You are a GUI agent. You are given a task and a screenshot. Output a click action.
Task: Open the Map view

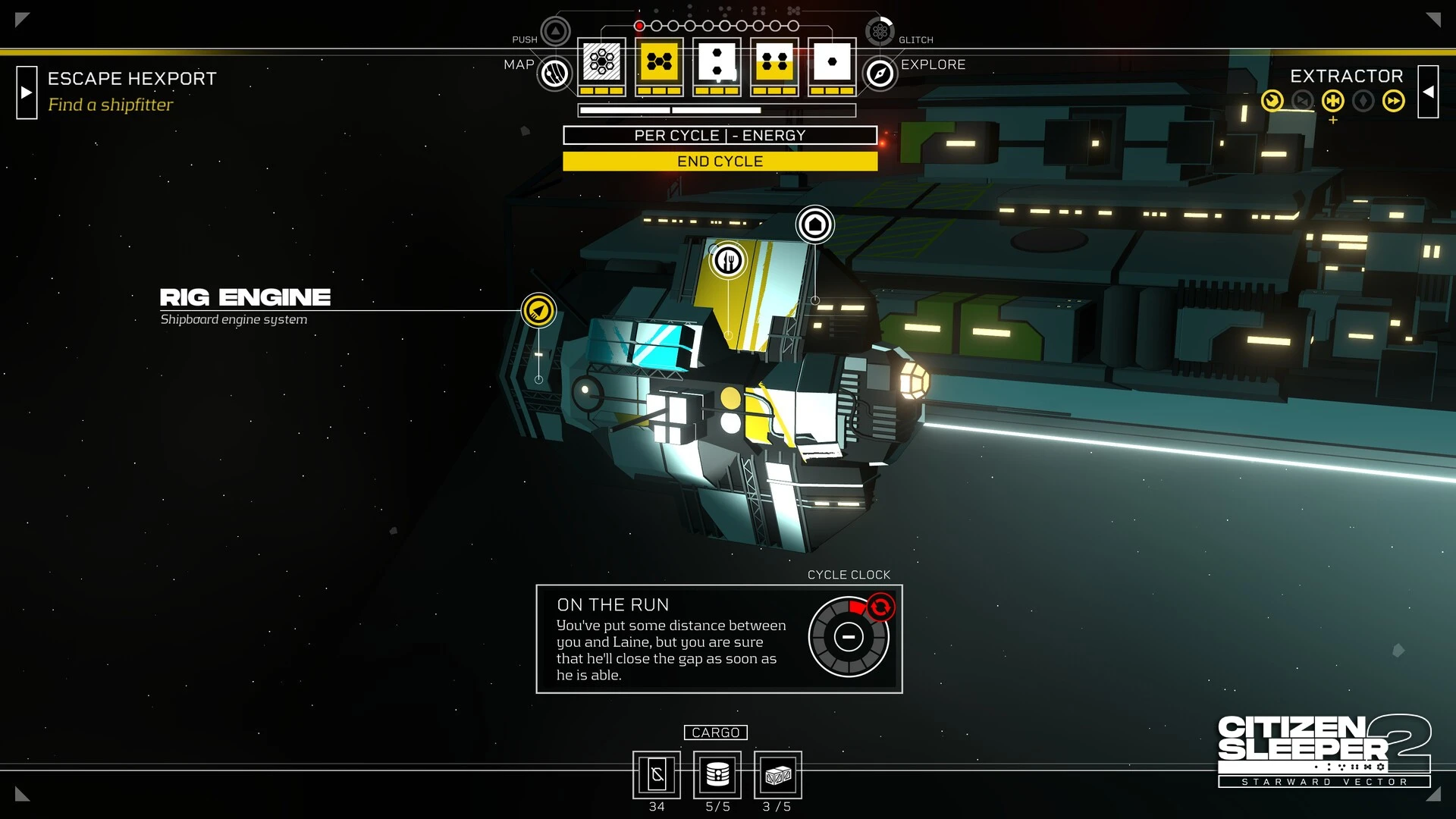tap(555, 74)
